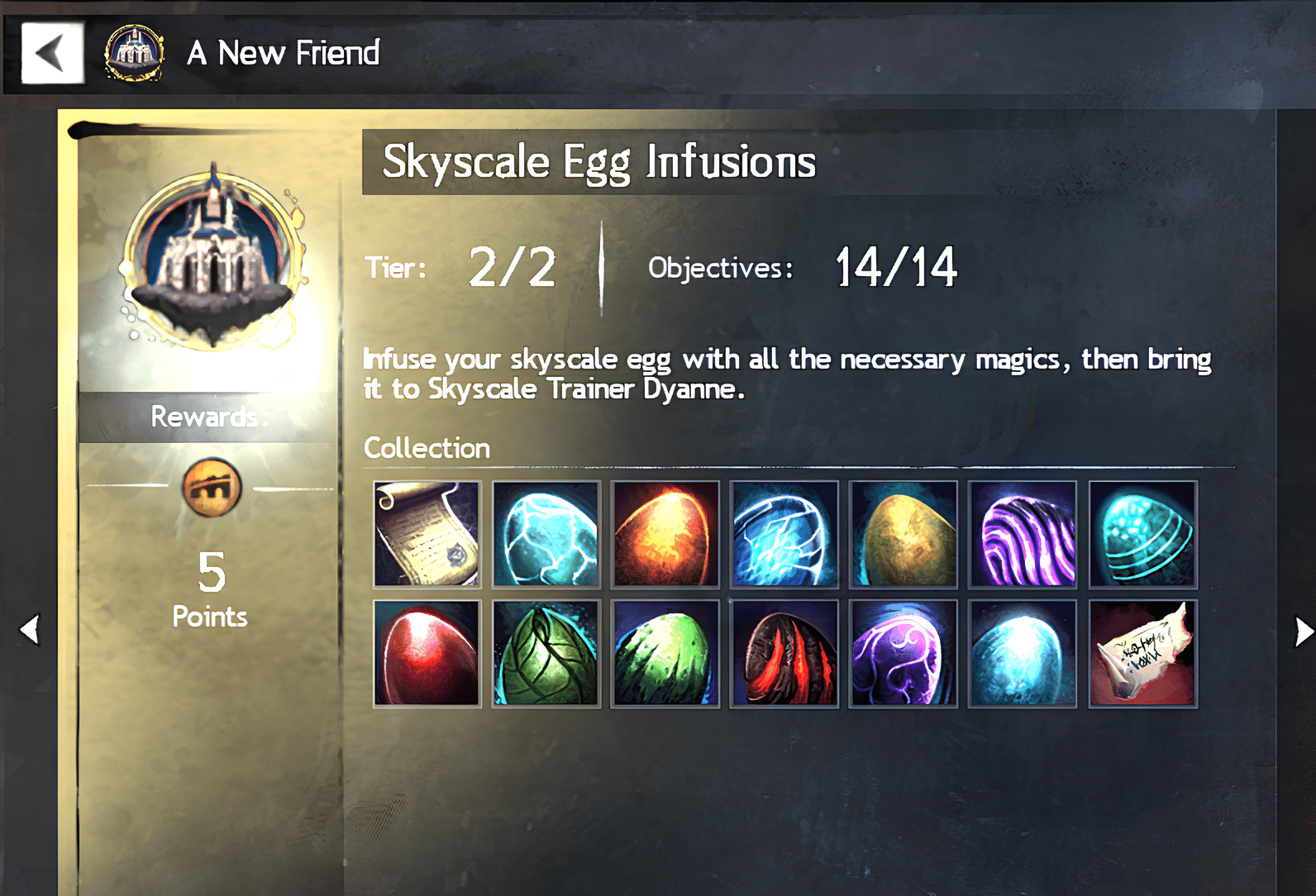Select the torn letter collection item
Screen dimensions: 1316x896
coord(1142,653)
